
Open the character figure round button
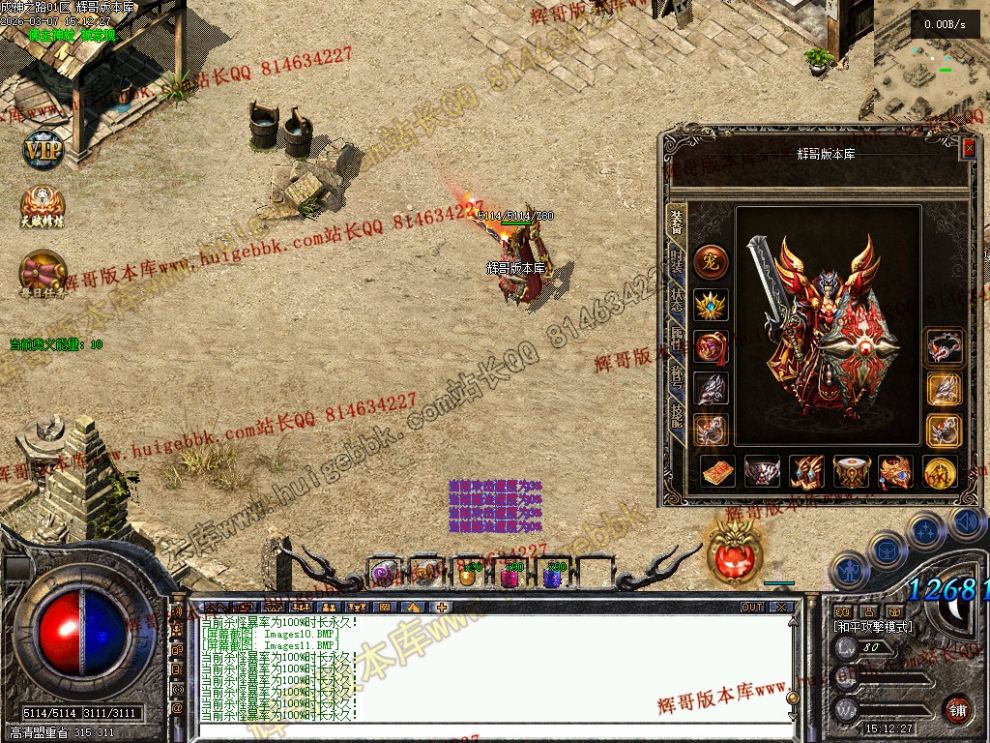pyautogui.click(x=848, y=573)
